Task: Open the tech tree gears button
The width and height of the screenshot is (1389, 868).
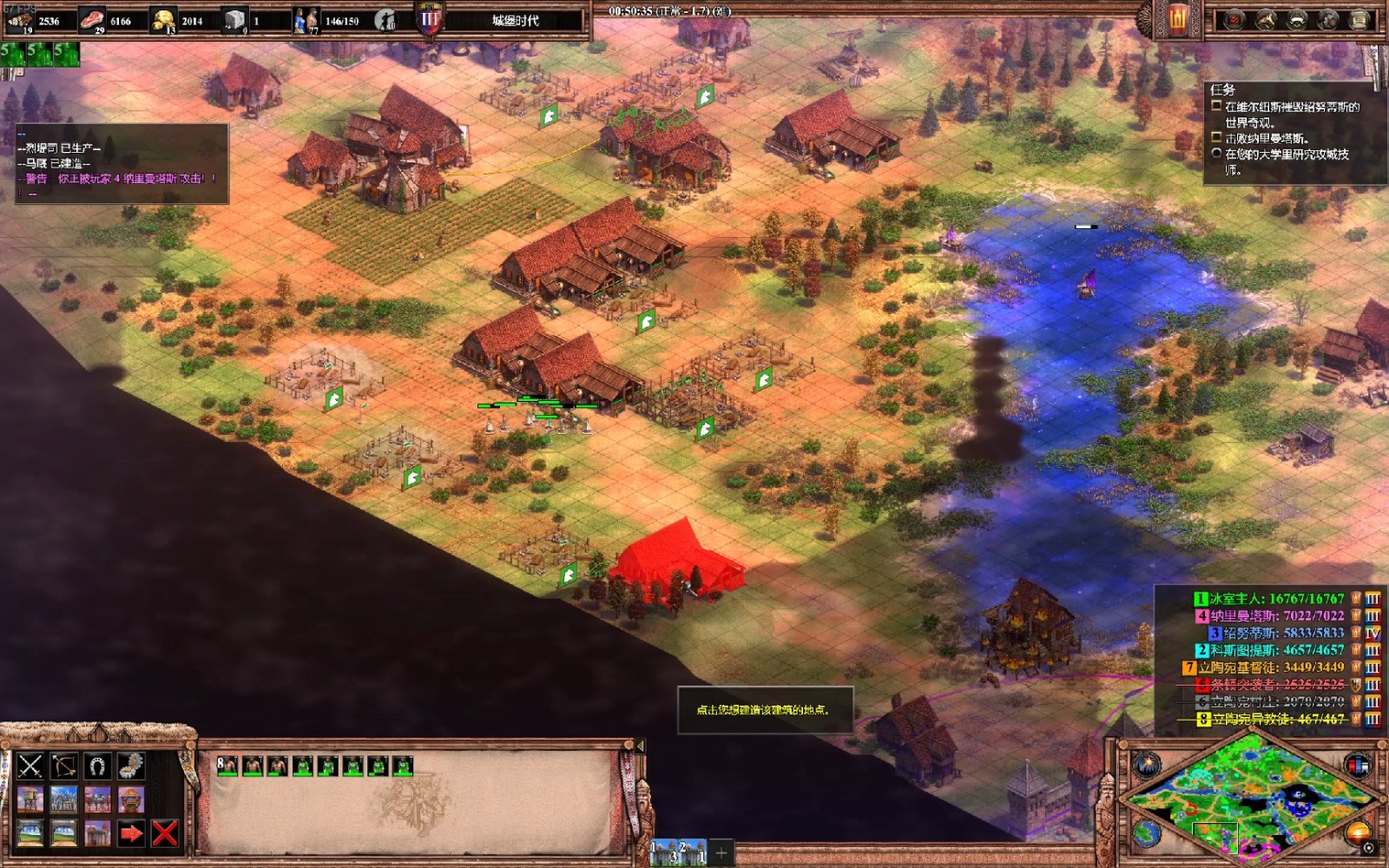Action: [x=1328, y=20]
